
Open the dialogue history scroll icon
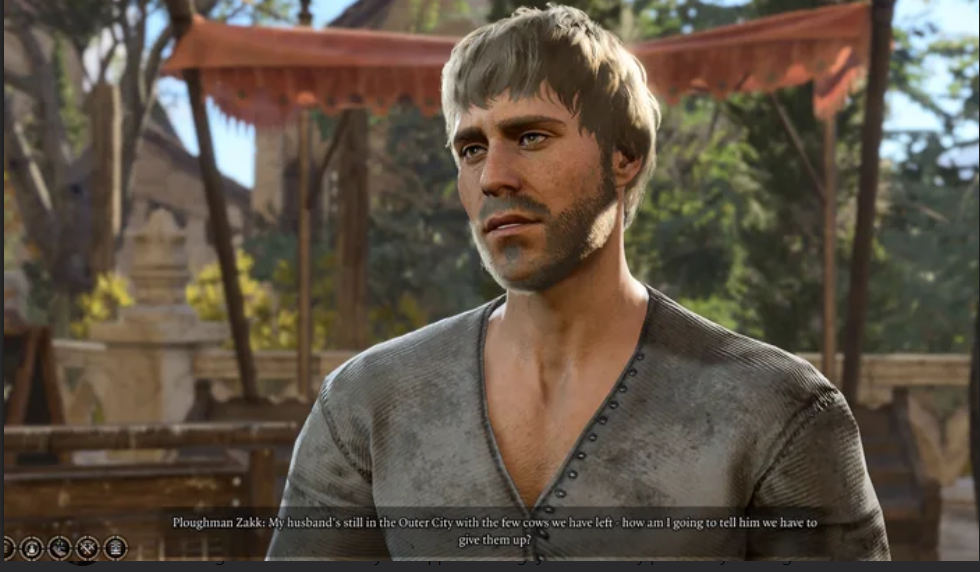pyautogui.click(x=116, y=548)
